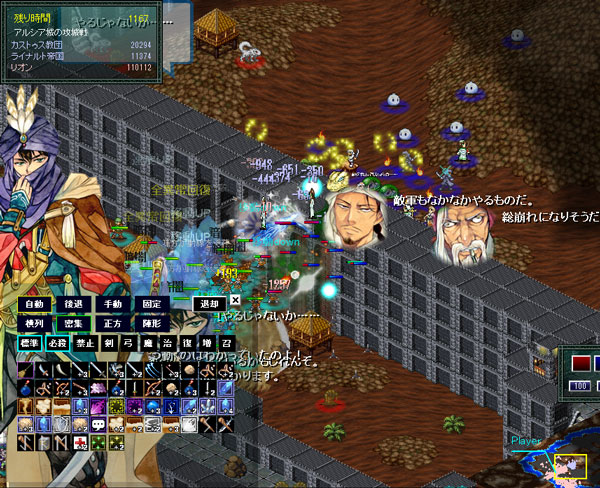Screen dimensions: 600x488
Task: Choose the 後退 fall-back command
Action: (74, 304)
